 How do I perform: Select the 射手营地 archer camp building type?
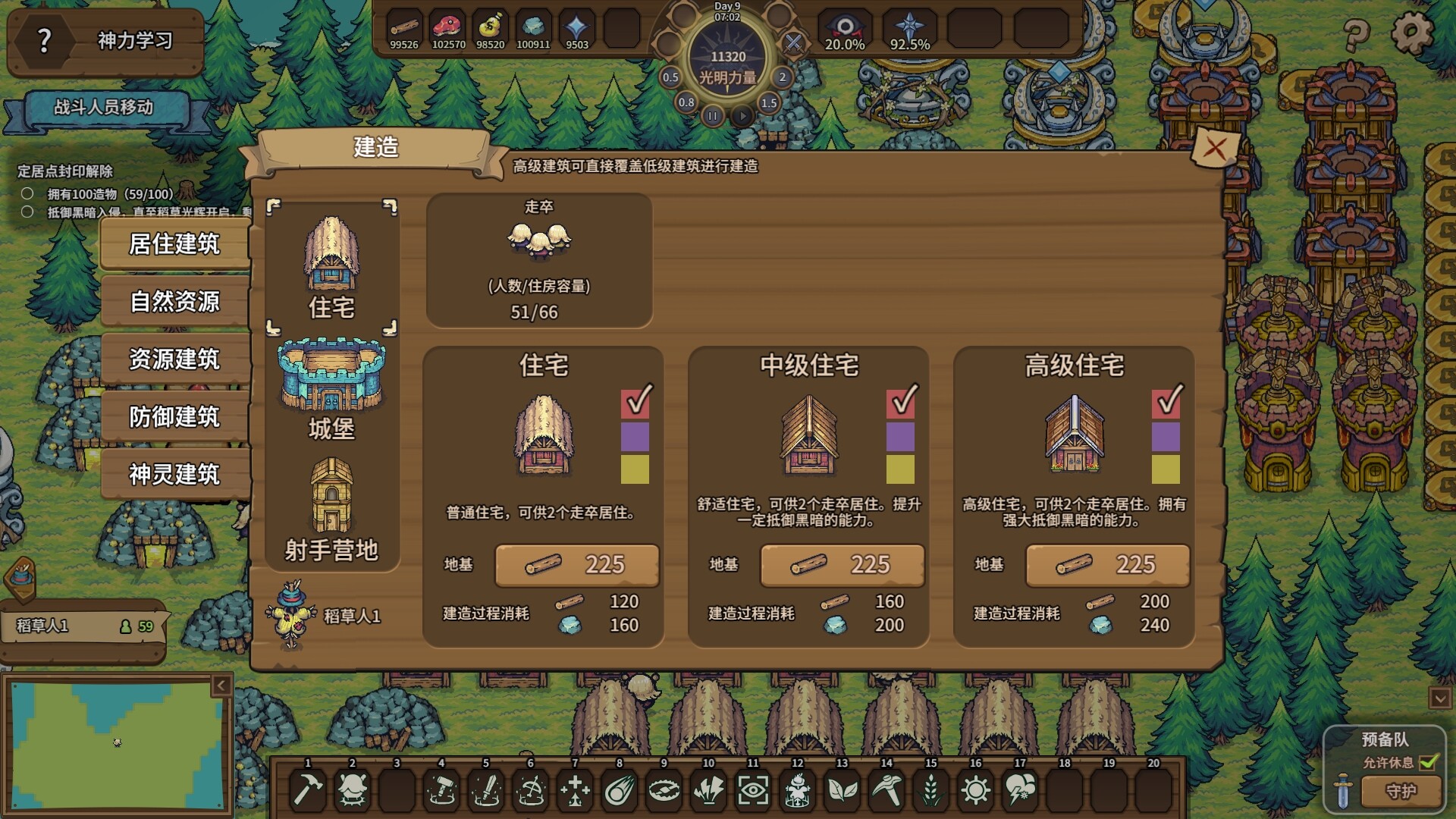pyautogui.click(x=331, y=510)
